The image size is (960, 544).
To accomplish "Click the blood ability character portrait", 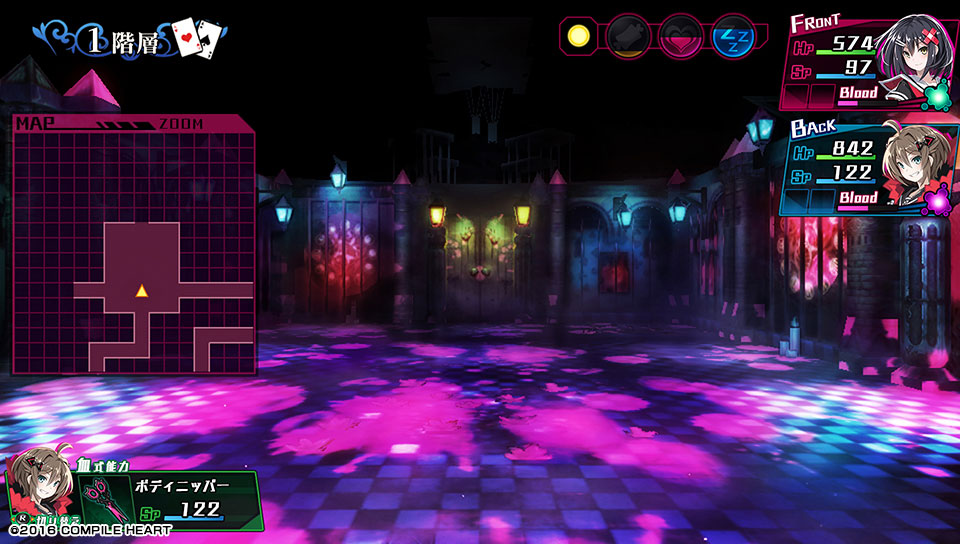I will 40,488.
